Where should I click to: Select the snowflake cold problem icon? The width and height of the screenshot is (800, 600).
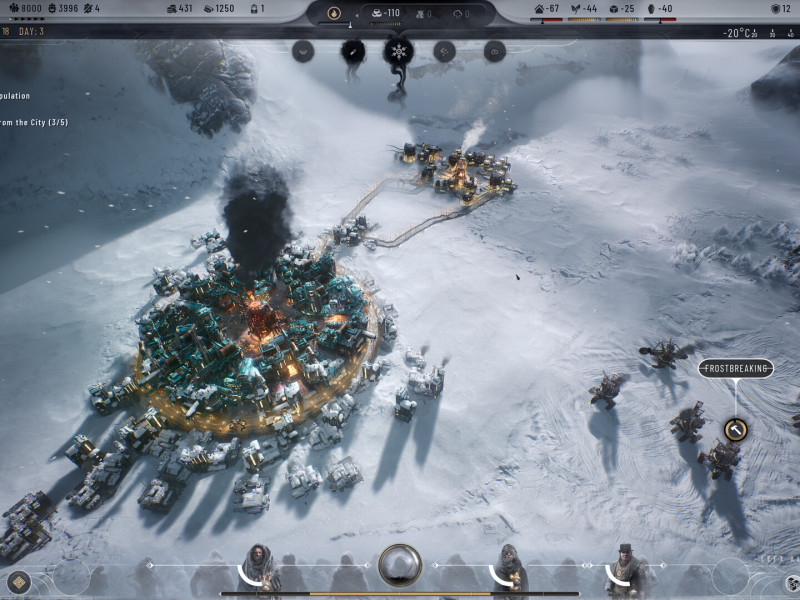398,51
